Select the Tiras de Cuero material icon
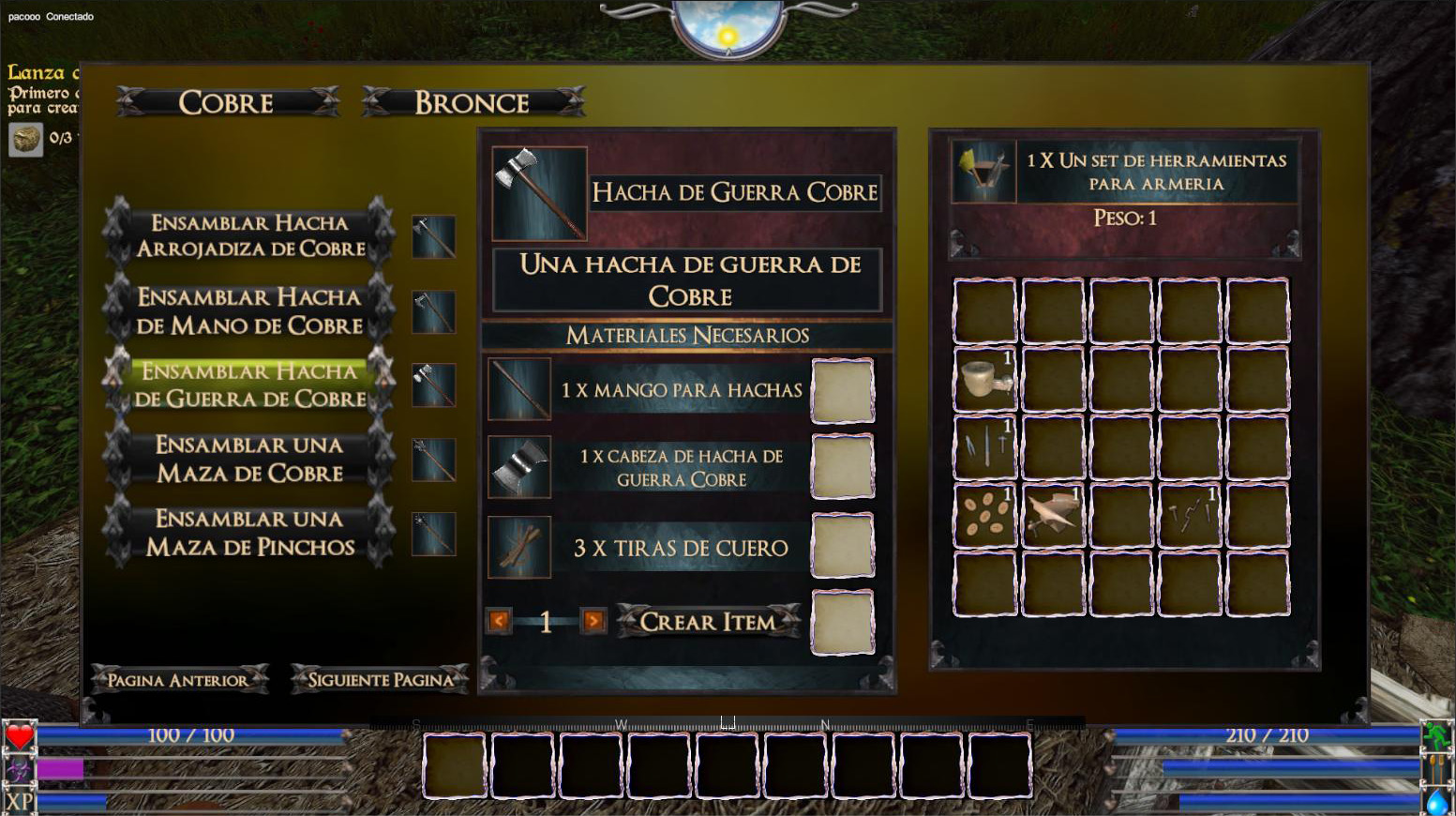1456x816 pixels. coord(519,547)
